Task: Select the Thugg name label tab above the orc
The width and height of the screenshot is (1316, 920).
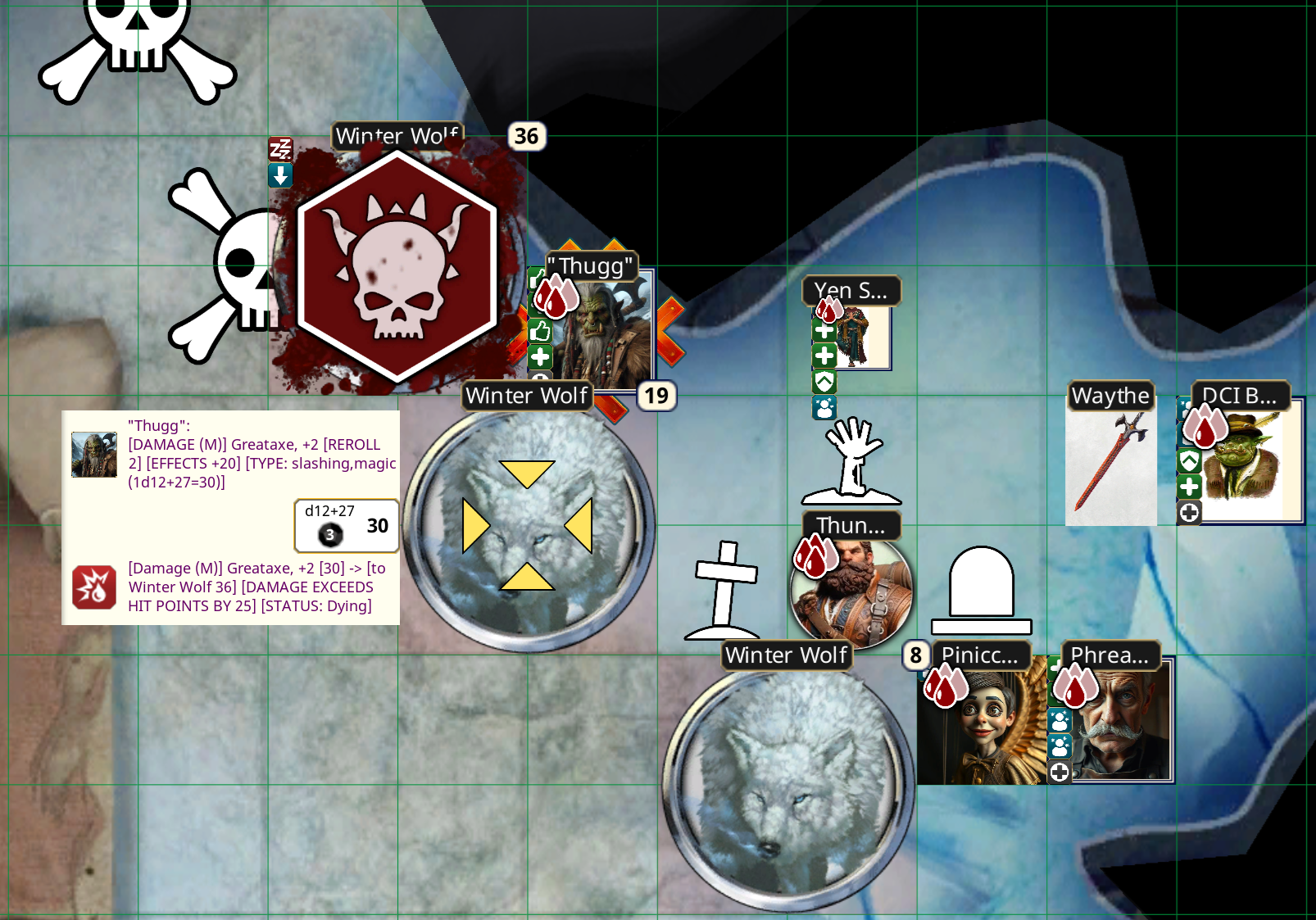Action: [592, 265]
